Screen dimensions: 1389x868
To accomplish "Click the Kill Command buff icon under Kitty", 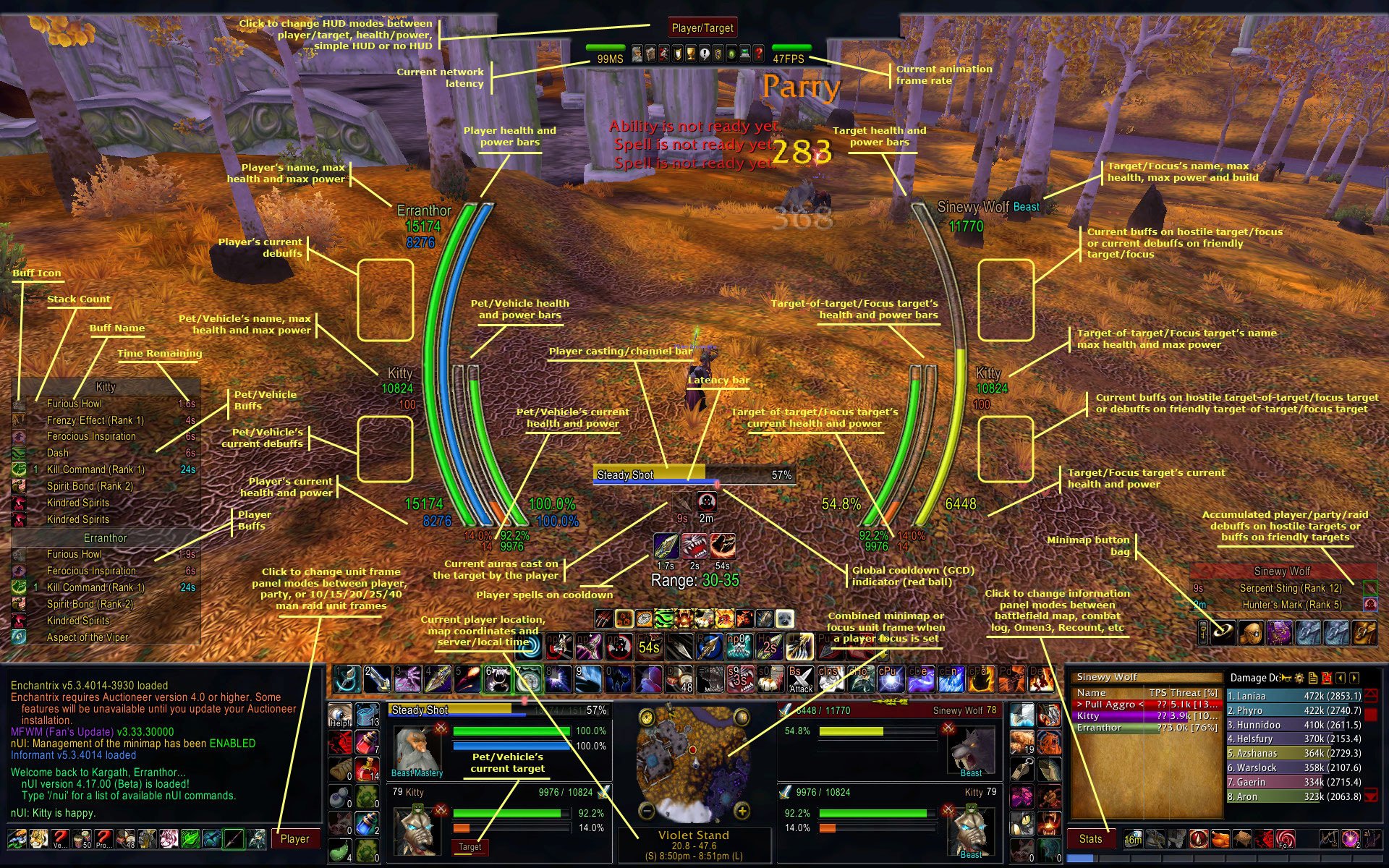I will point(18,469).
